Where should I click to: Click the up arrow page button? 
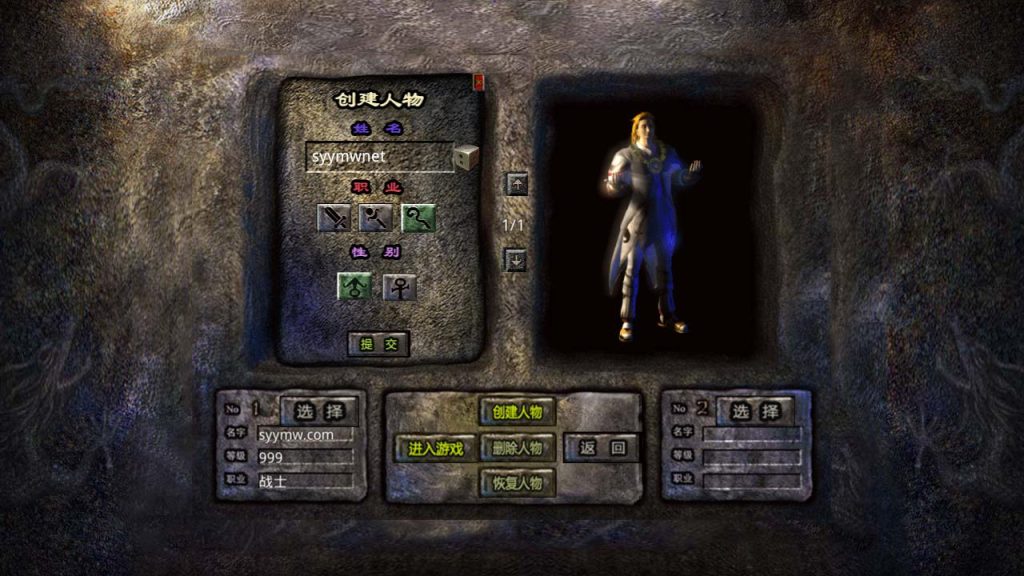point(515,184)
